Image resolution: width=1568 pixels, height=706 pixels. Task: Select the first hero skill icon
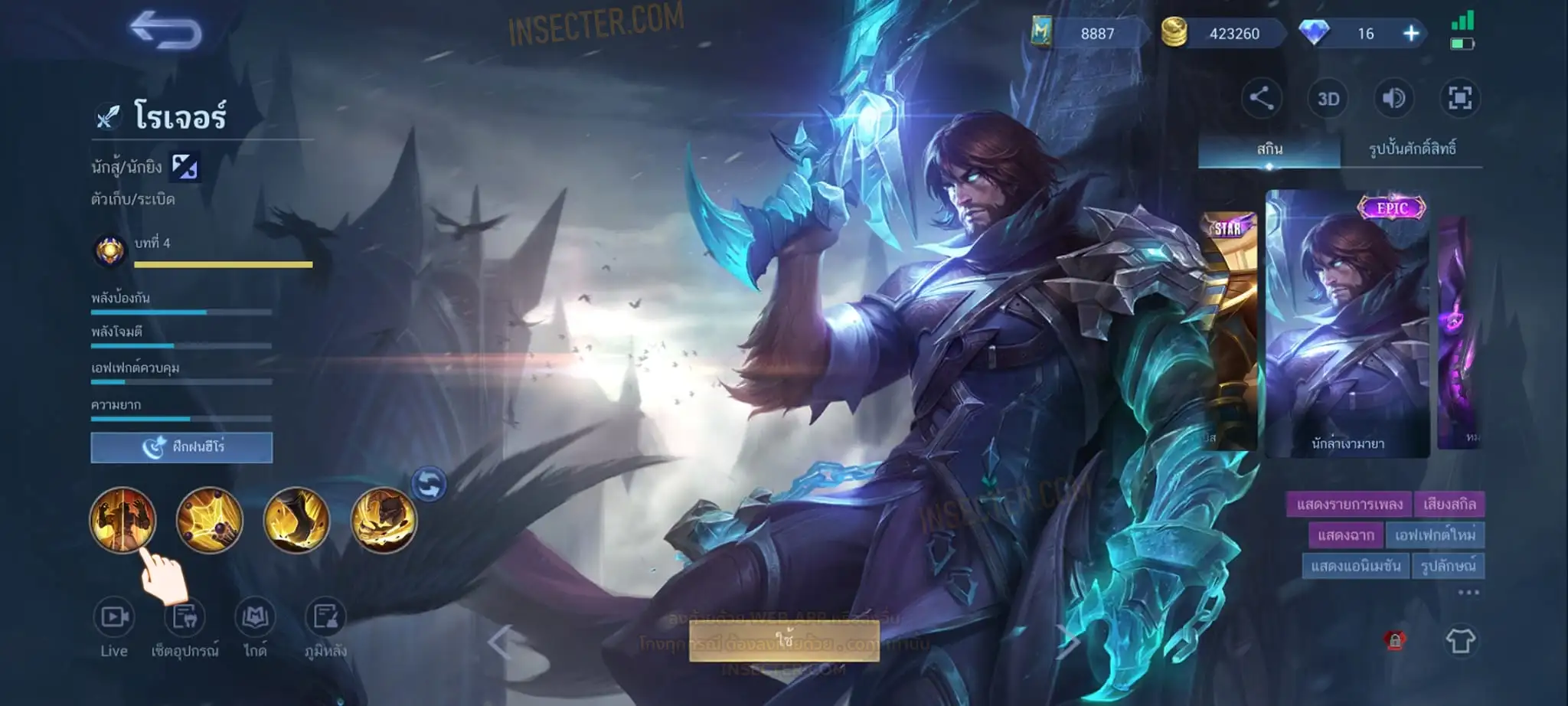click(x=122, y=520)
